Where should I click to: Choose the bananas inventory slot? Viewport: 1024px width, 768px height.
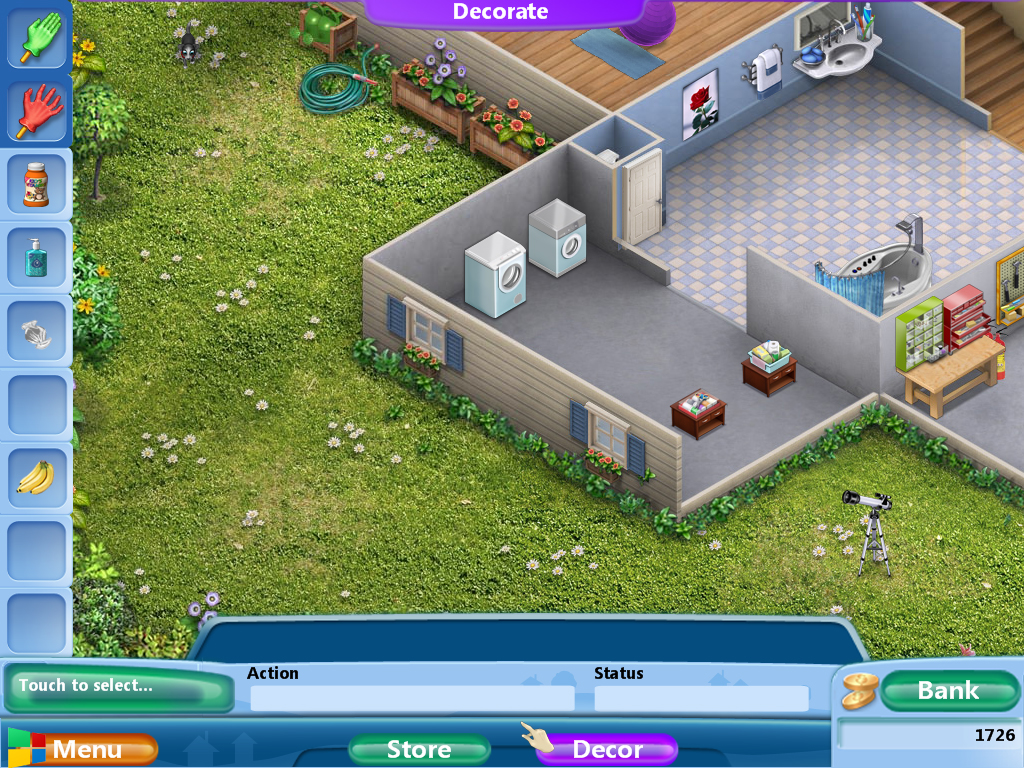pos(37,477)
